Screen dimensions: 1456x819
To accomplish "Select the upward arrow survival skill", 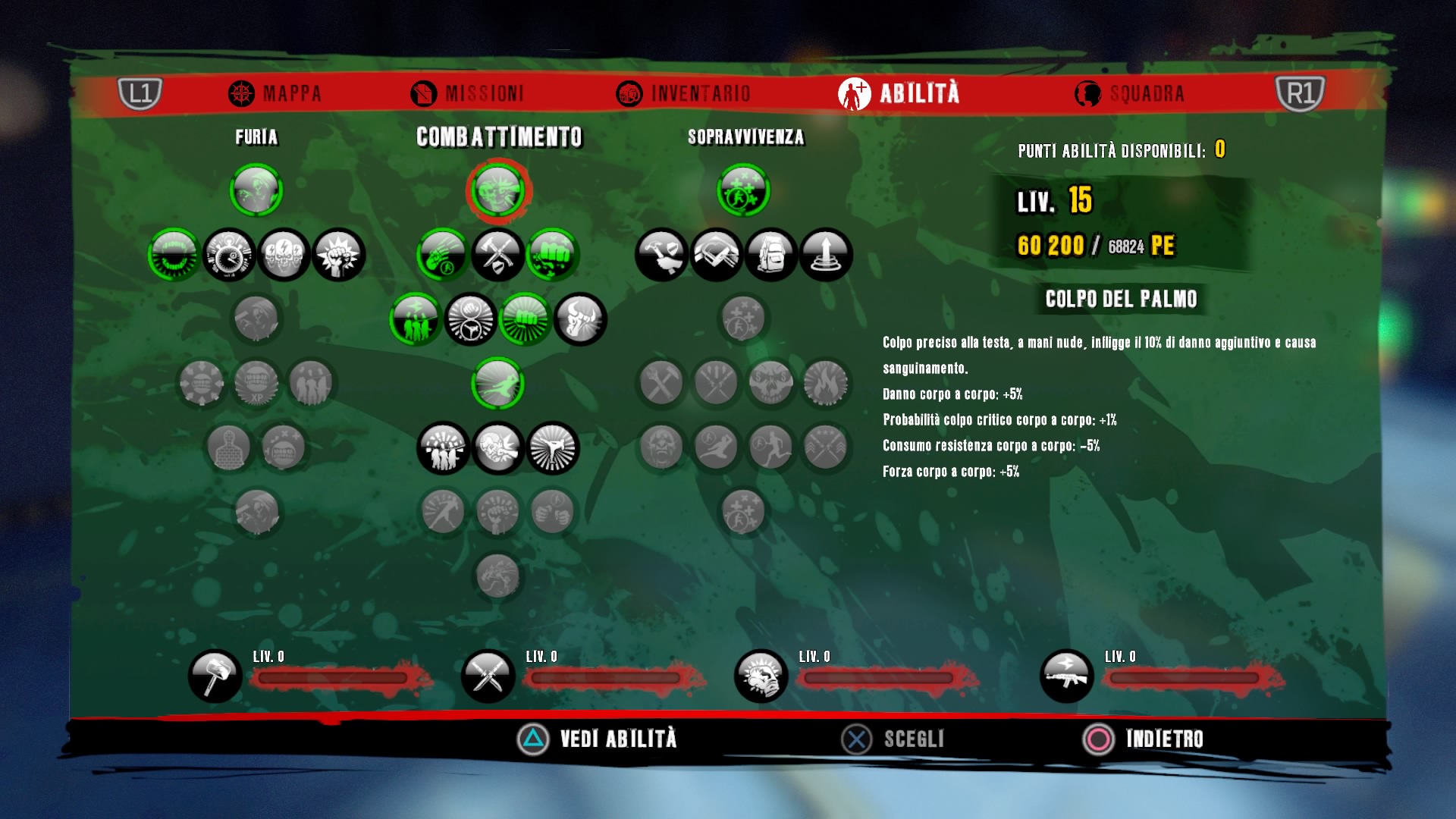I will pos(825,255).
